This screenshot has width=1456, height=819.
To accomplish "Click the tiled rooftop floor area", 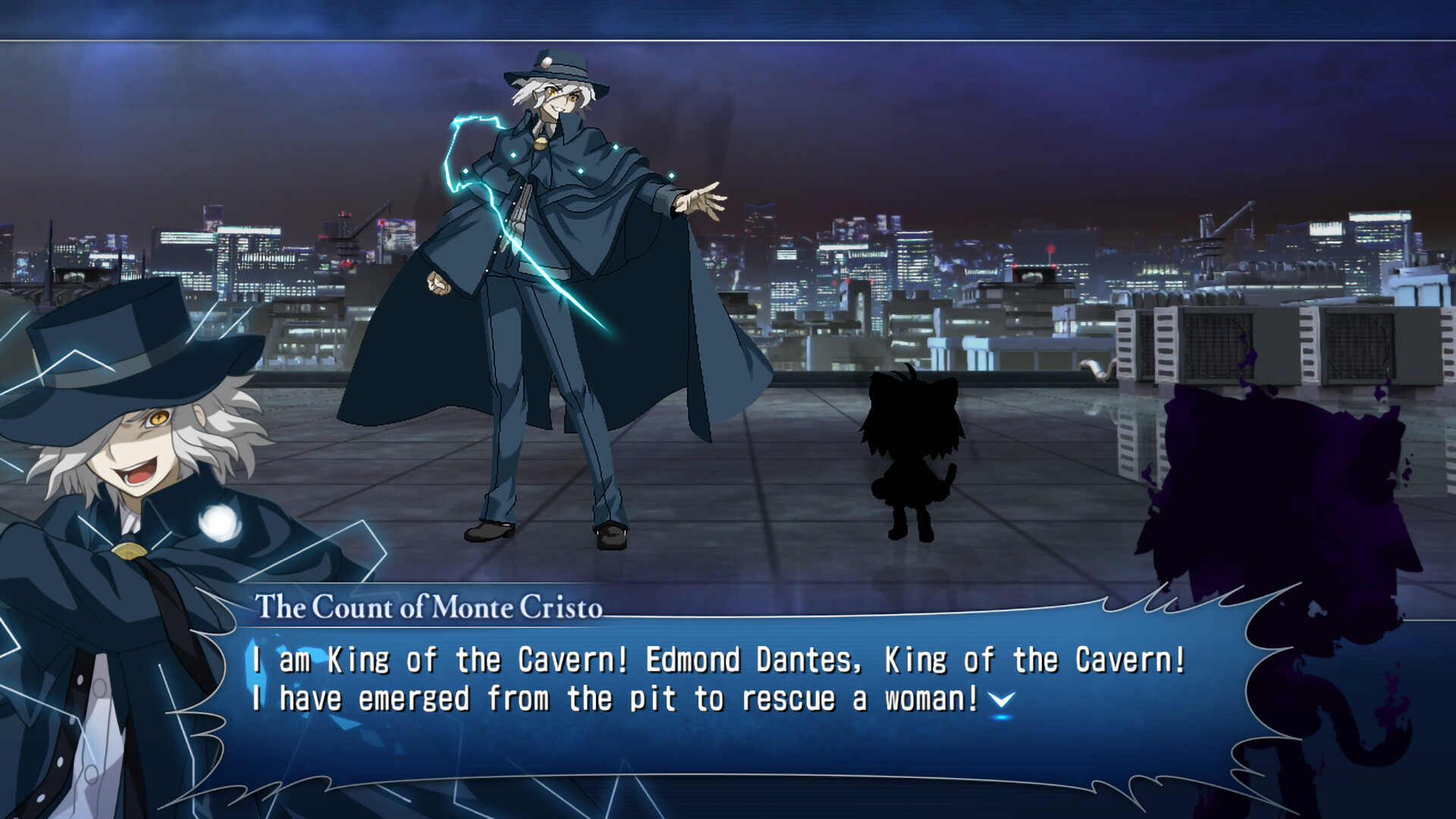I will [758, 531].
